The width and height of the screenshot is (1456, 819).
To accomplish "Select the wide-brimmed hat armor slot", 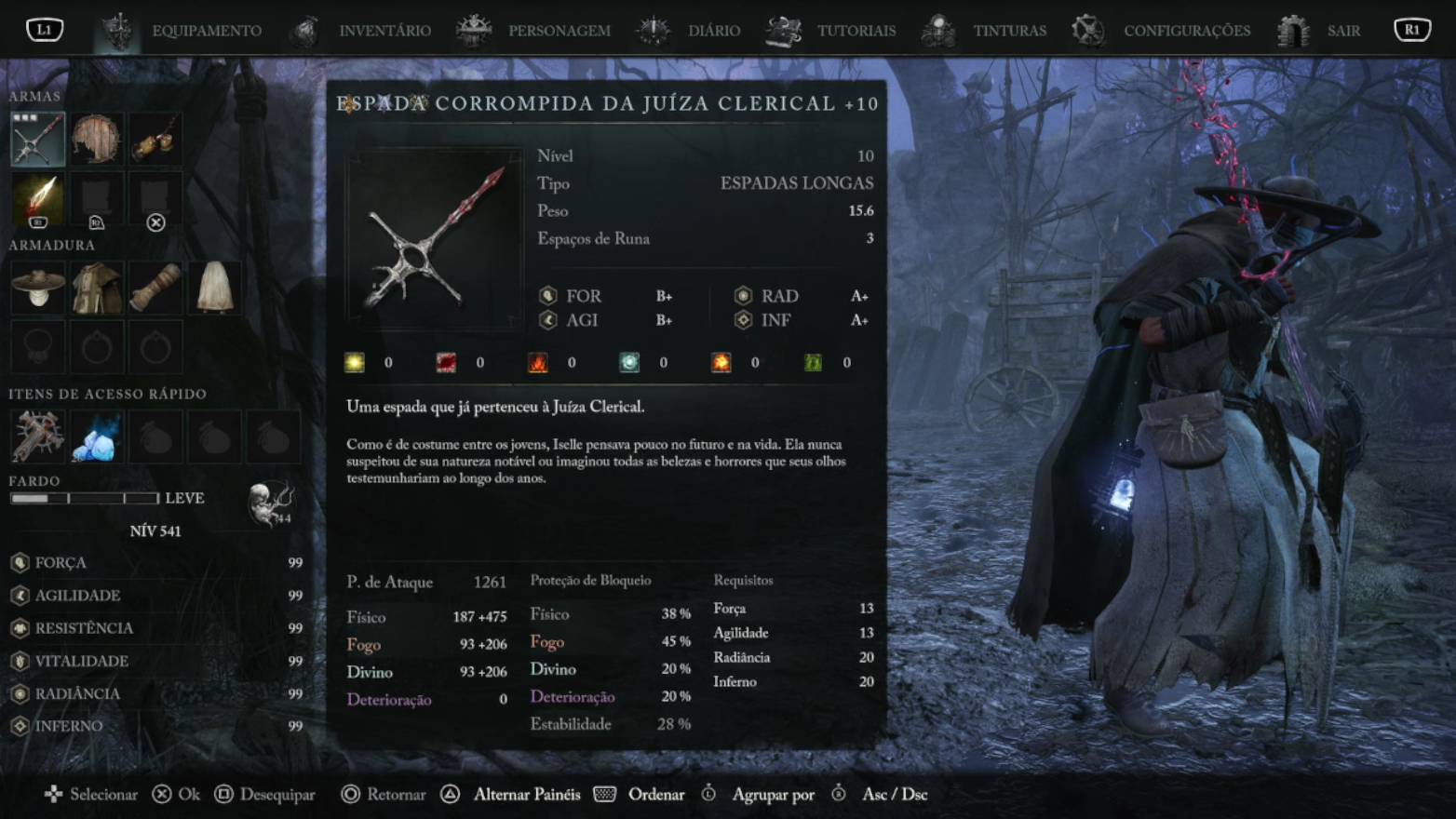I will click(37, 288).
